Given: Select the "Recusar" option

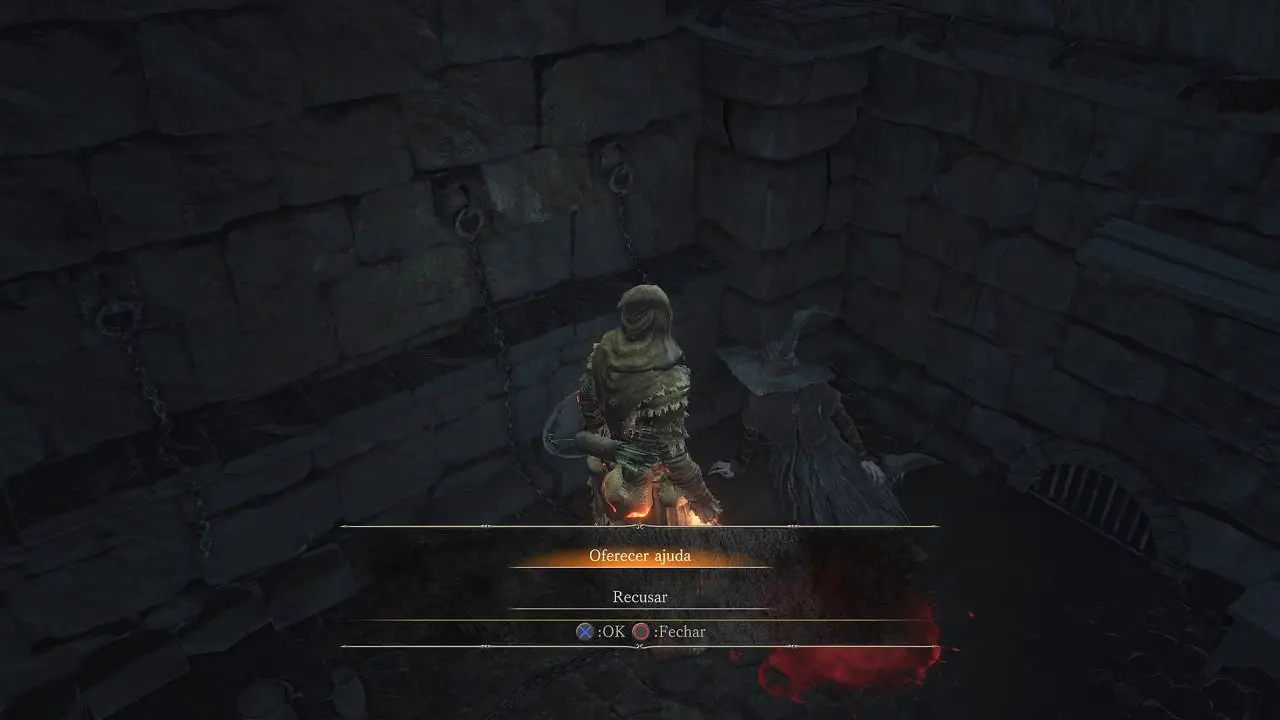Looking at the screenshot, I should coord(639,597).
